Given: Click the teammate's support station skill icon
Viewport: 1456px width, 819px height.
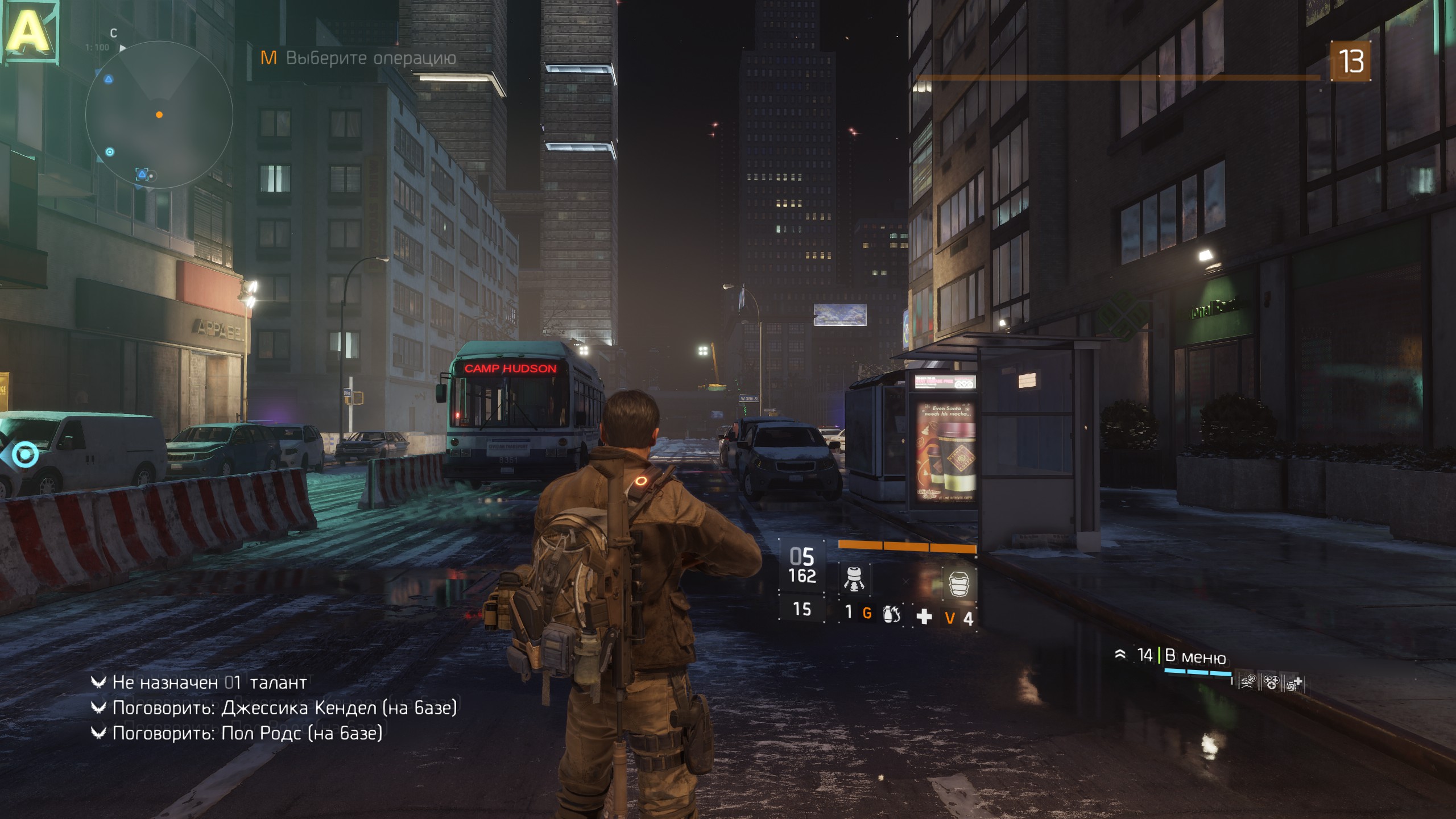Looking at the screenshot, I should click(x=1294, y=683).
